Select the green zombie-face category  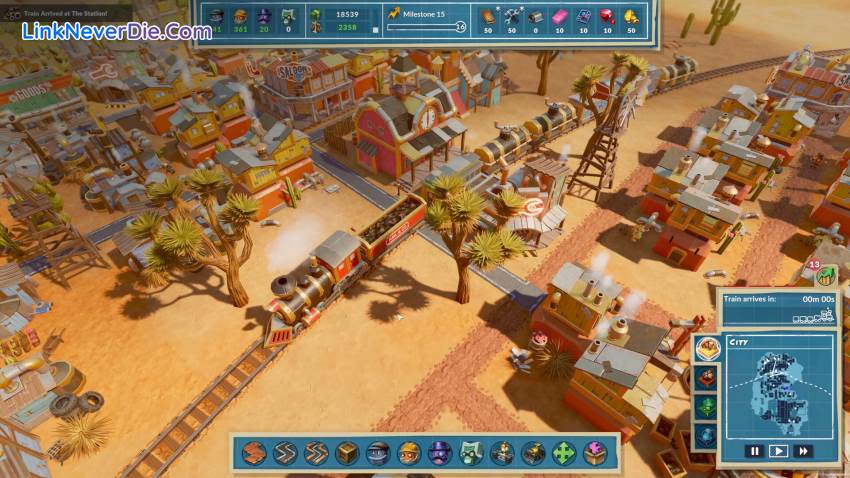point(471,453)
